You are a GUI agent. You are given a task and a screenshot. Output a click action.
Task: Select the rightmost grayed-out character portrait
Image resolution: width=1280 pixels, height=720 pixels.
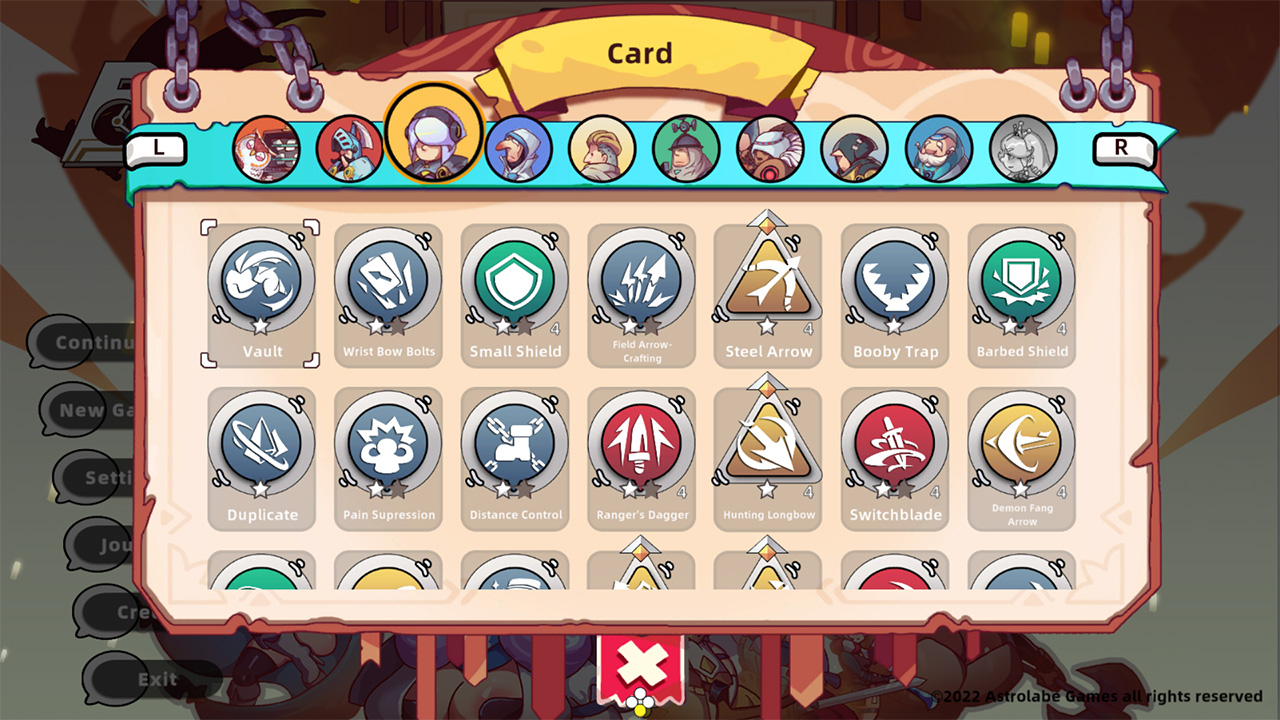click(x=1023, y=148)
